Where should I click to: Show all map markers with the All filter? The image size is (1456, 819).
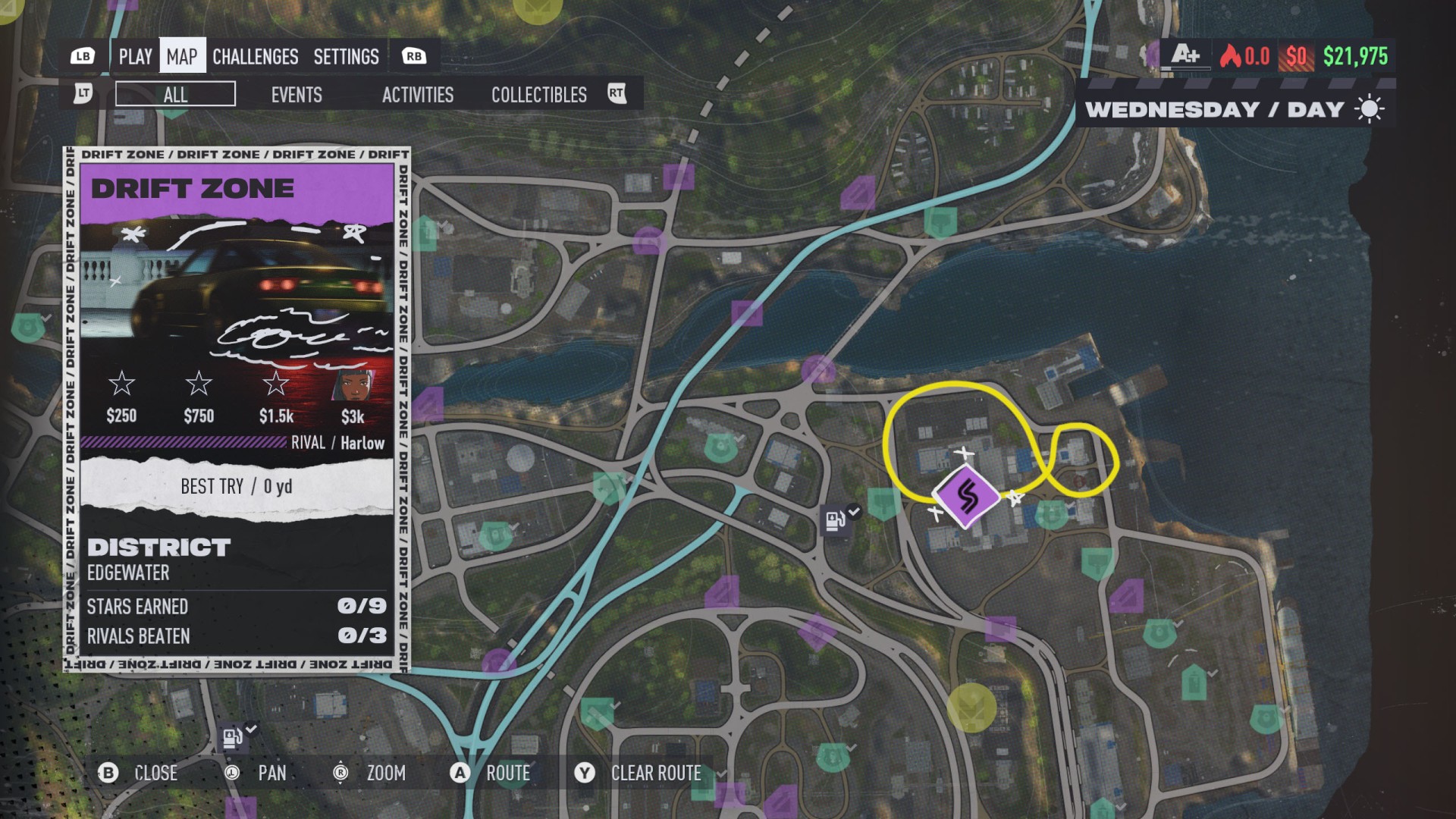click(175, 95)
